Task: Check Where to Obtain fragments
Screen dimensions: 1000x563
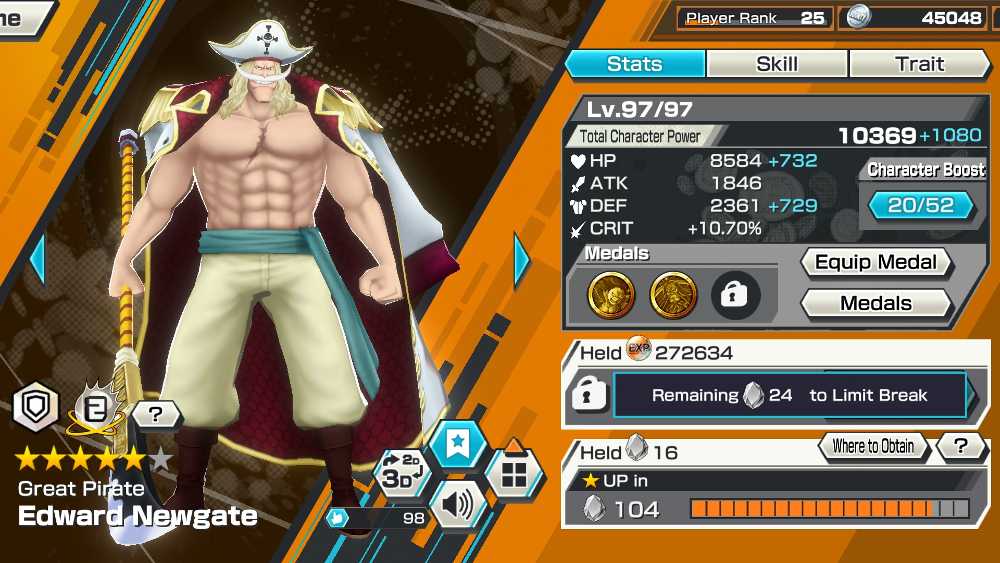Action: [x=873, y=446]
